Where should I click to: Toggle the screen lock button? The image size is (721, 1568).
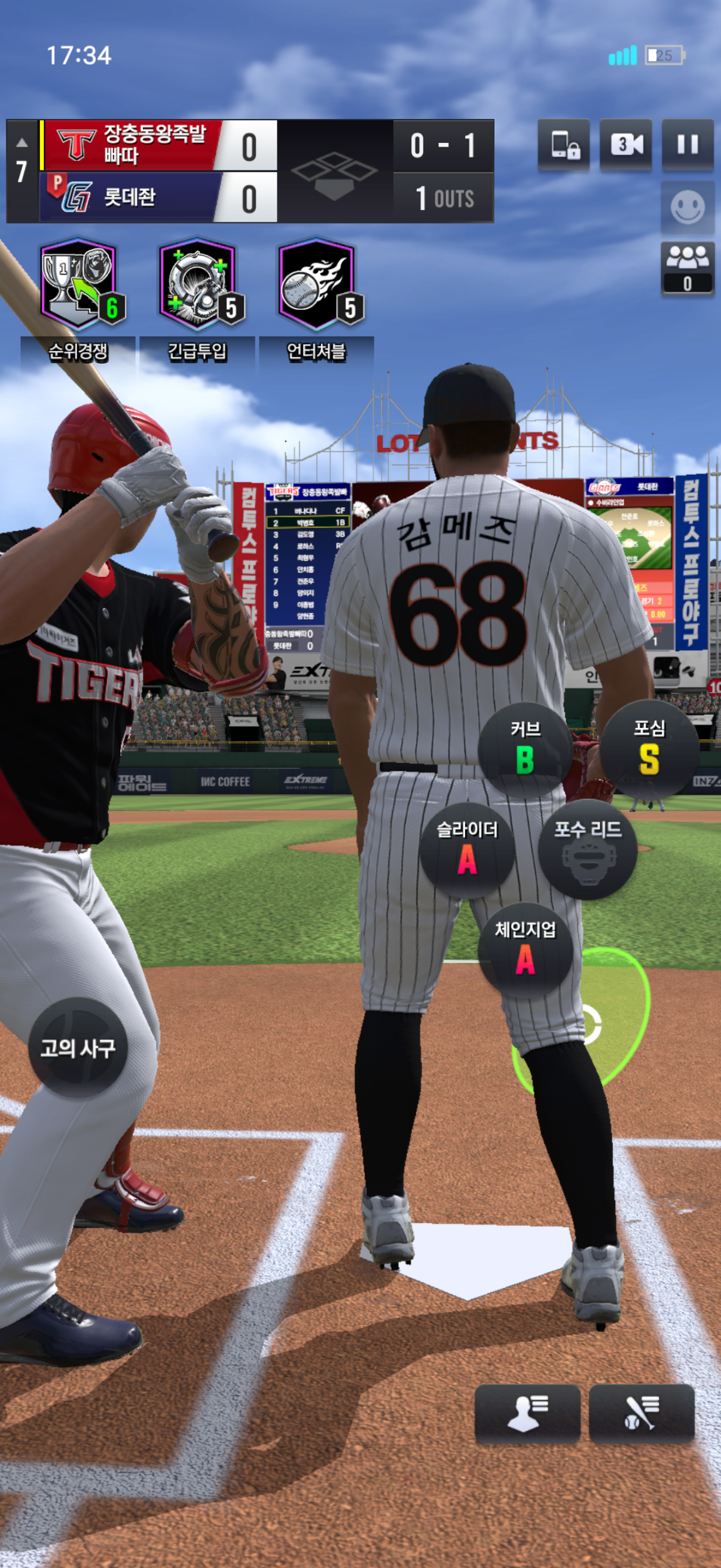click(x=564, y=145)
